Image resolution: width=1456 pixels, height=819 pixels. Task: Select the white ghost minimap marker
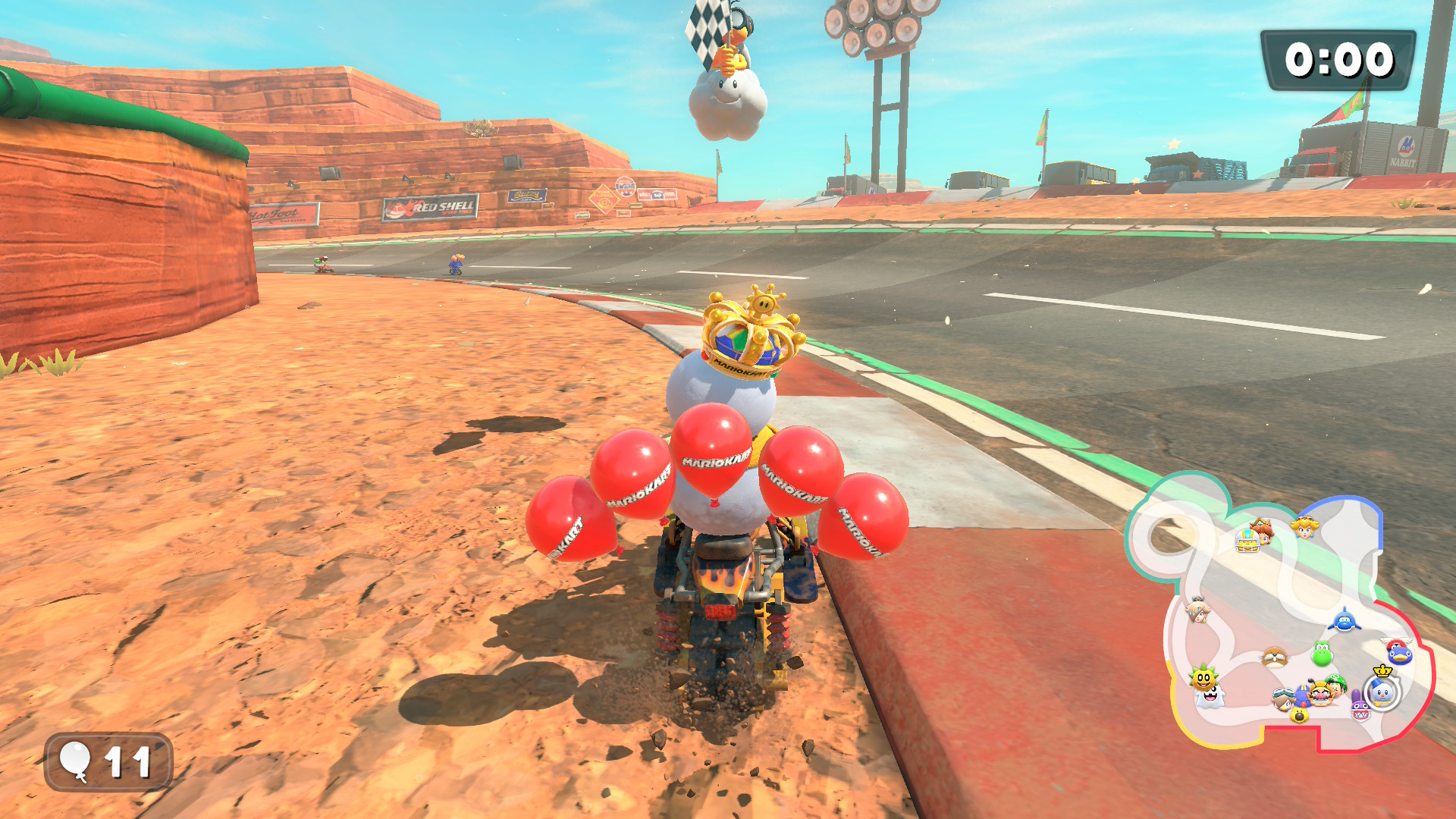tap(1210, 697)
